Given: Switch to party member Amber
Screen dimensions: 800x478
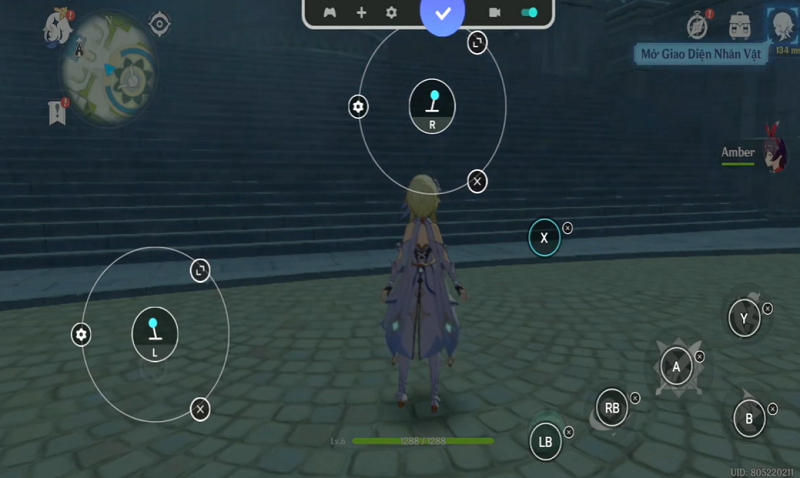Looking at the screenshot, I should pos(772,152).
